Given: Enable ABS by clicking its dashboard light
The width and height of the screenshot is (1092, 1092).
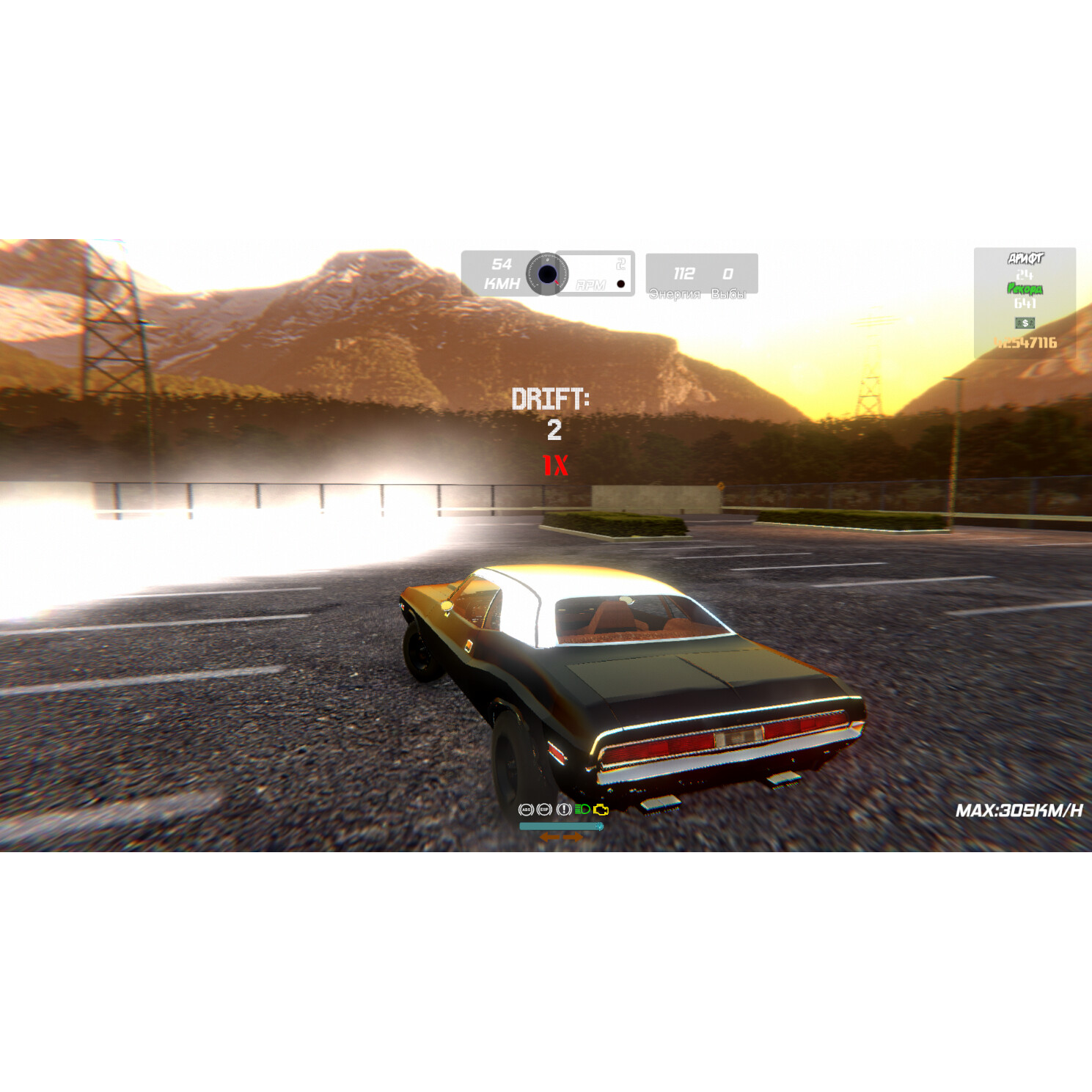Looking at the screenshot, I should point(526,809).
